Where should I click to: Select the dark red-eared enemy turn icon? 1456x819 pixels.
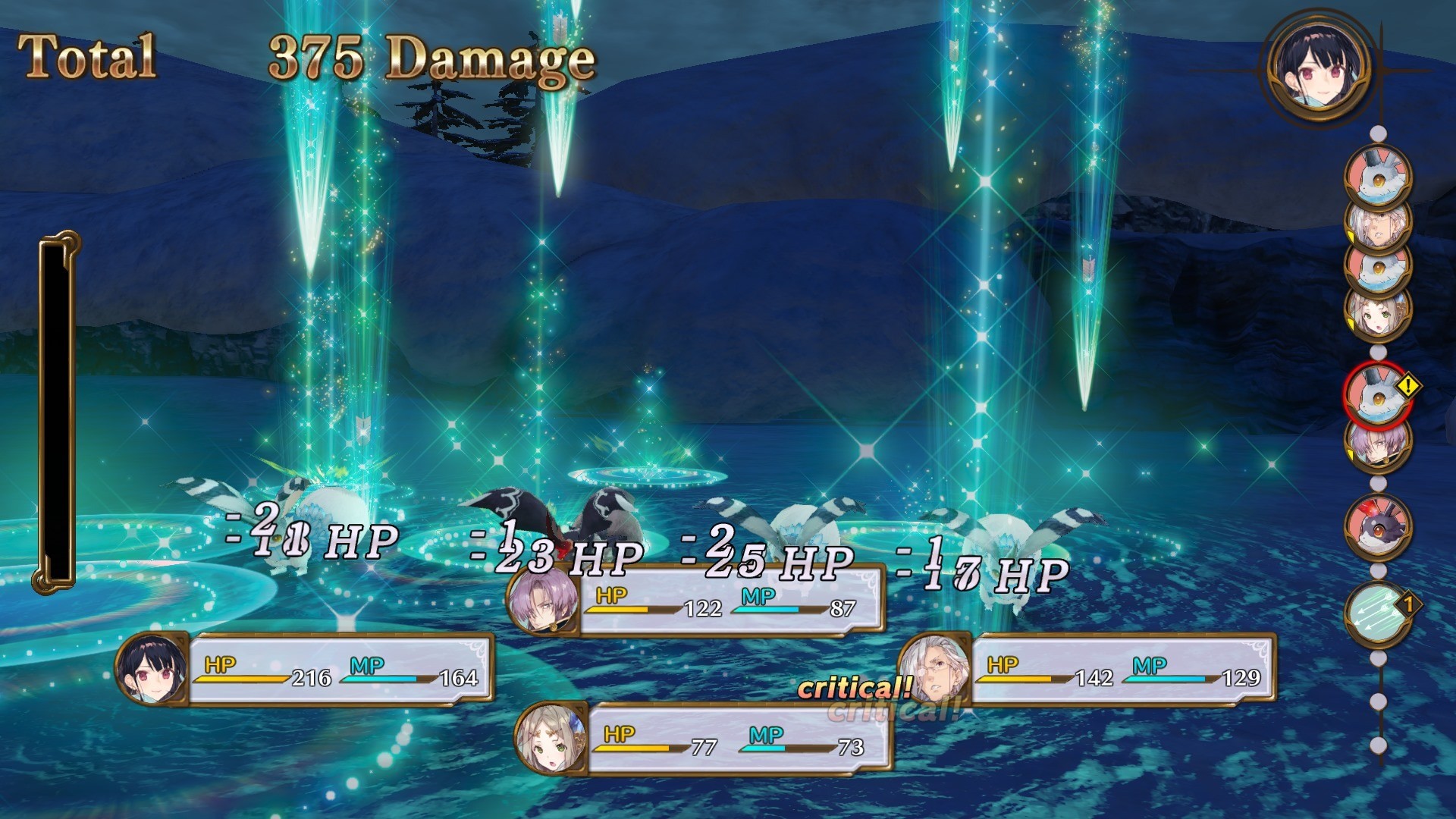click(1377, 525)
